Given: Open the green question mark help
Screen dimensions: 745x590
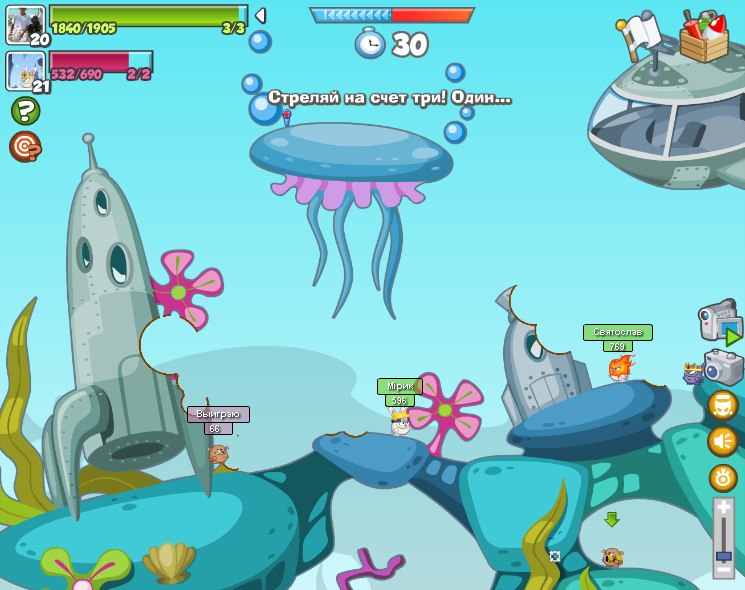Looking at the screenshot, I should (26, 111).
